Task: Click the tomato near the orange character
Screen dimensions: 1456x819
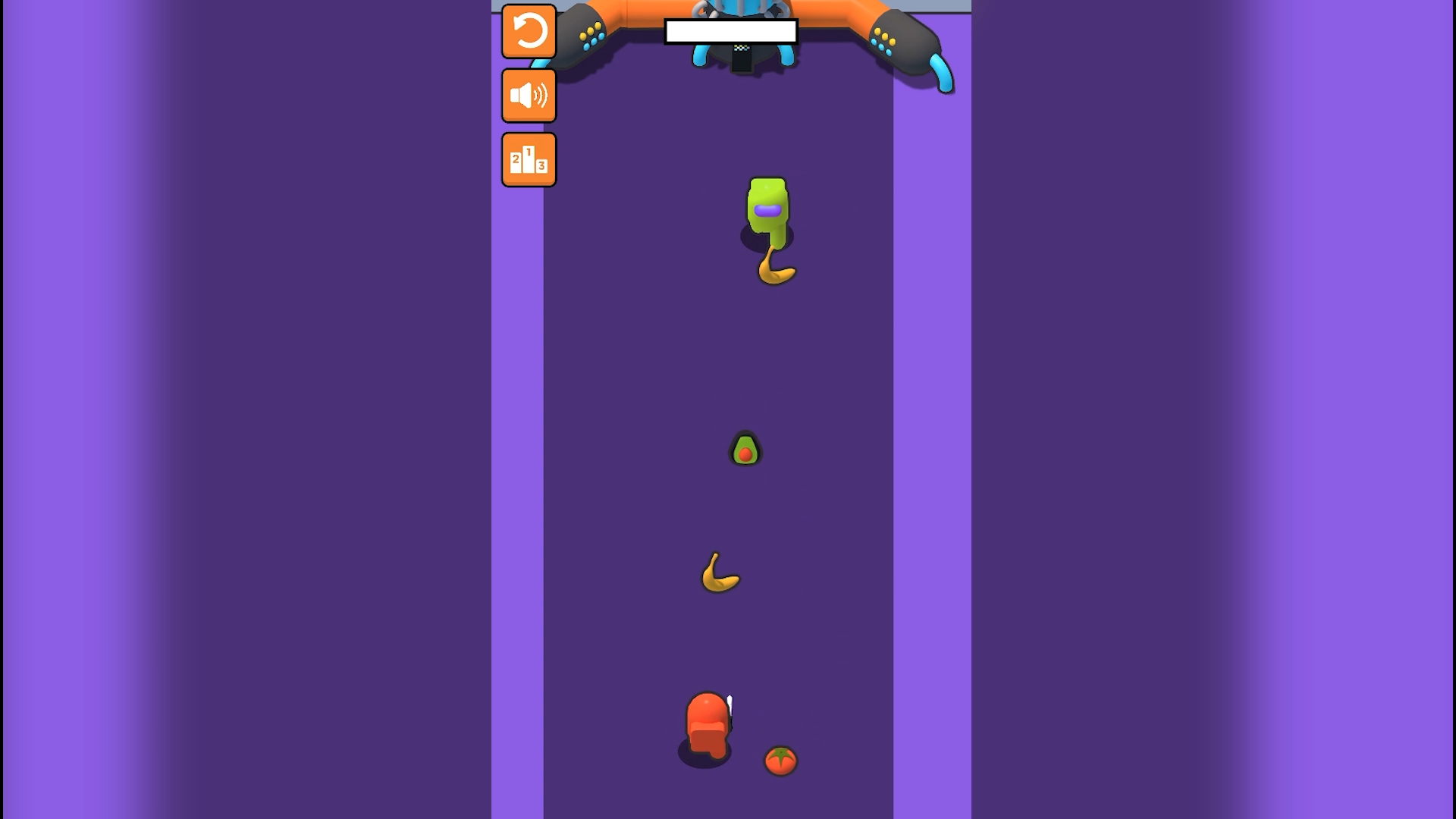Action: click(779, 761)
